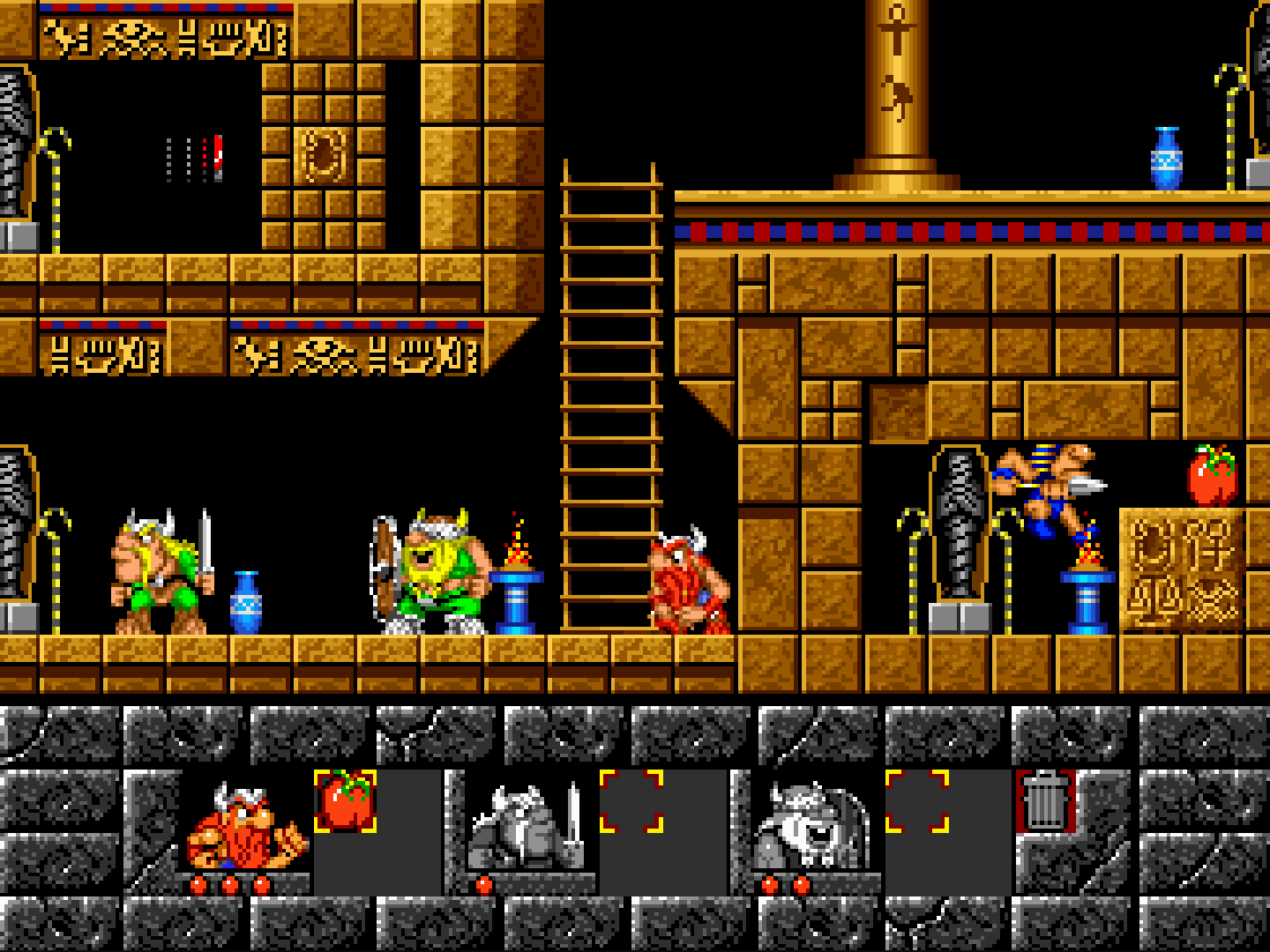Switch to the greyed-out sword Viking portrait
This screenshot has height=952, width=1270.
coord(525,829)
